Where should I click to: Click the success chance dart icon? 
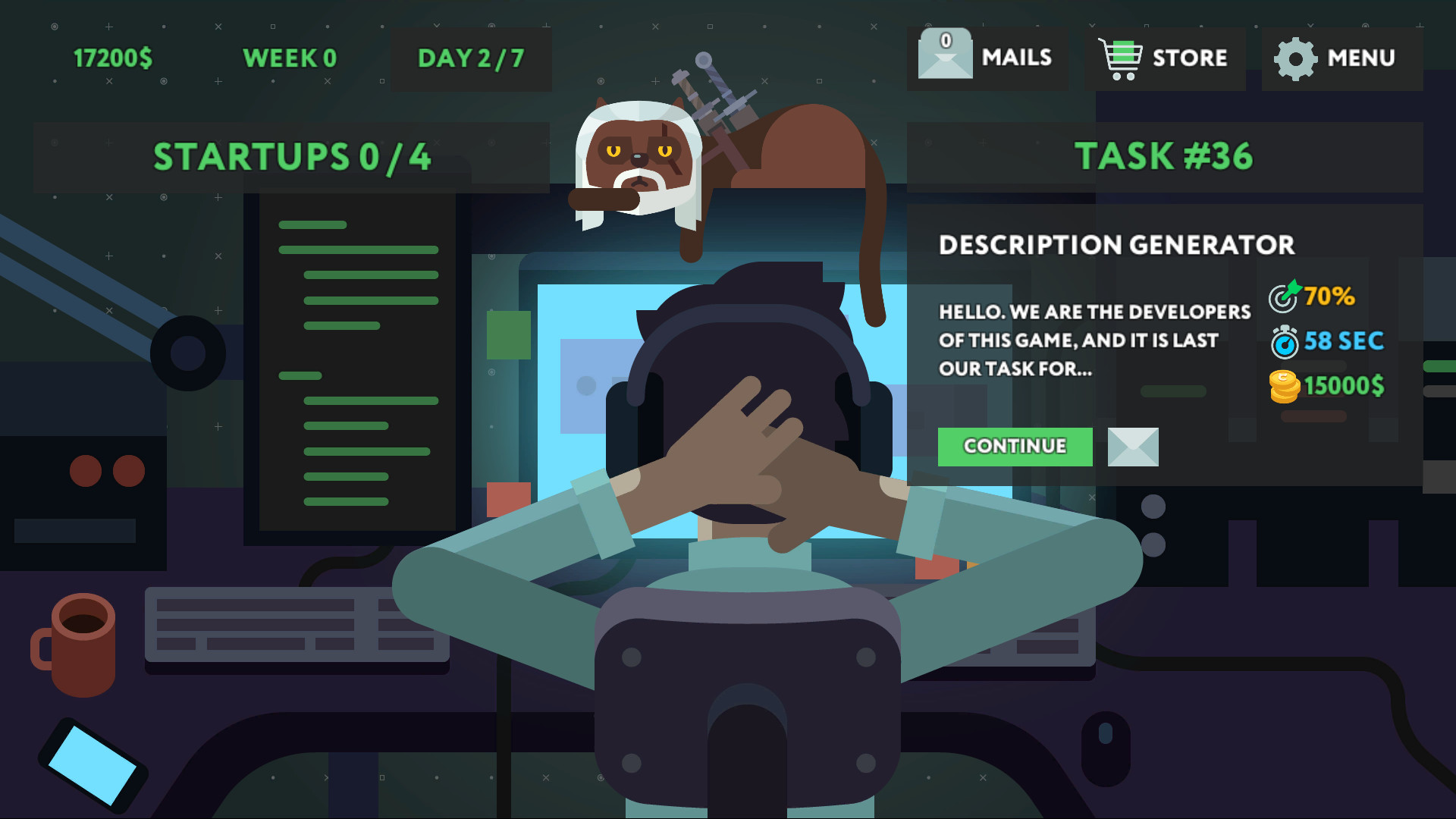point(1283,297)
